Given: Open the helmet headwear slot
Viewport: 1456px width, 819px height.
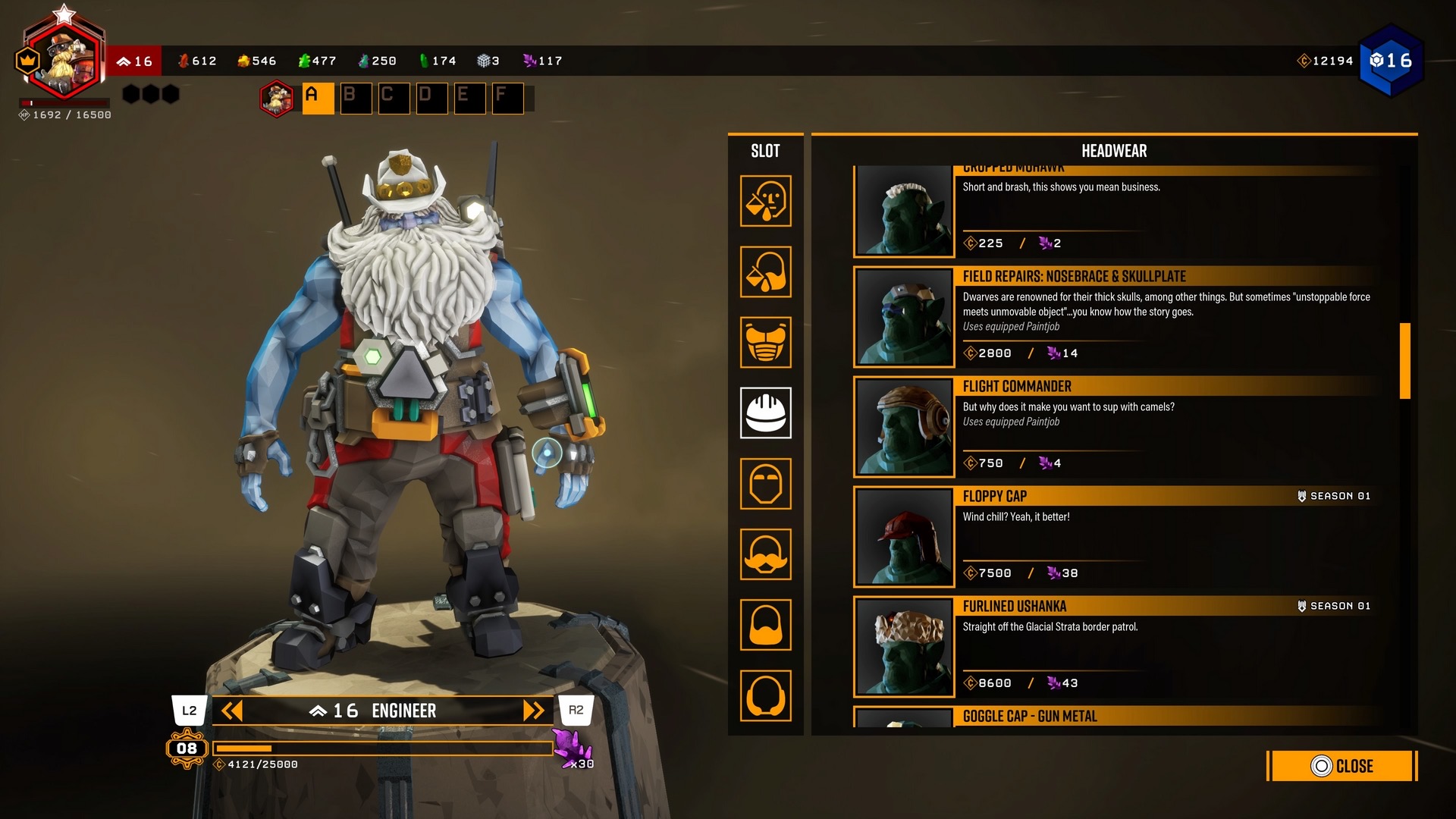Looking at the screenshot, I should (x=766, y=413).
